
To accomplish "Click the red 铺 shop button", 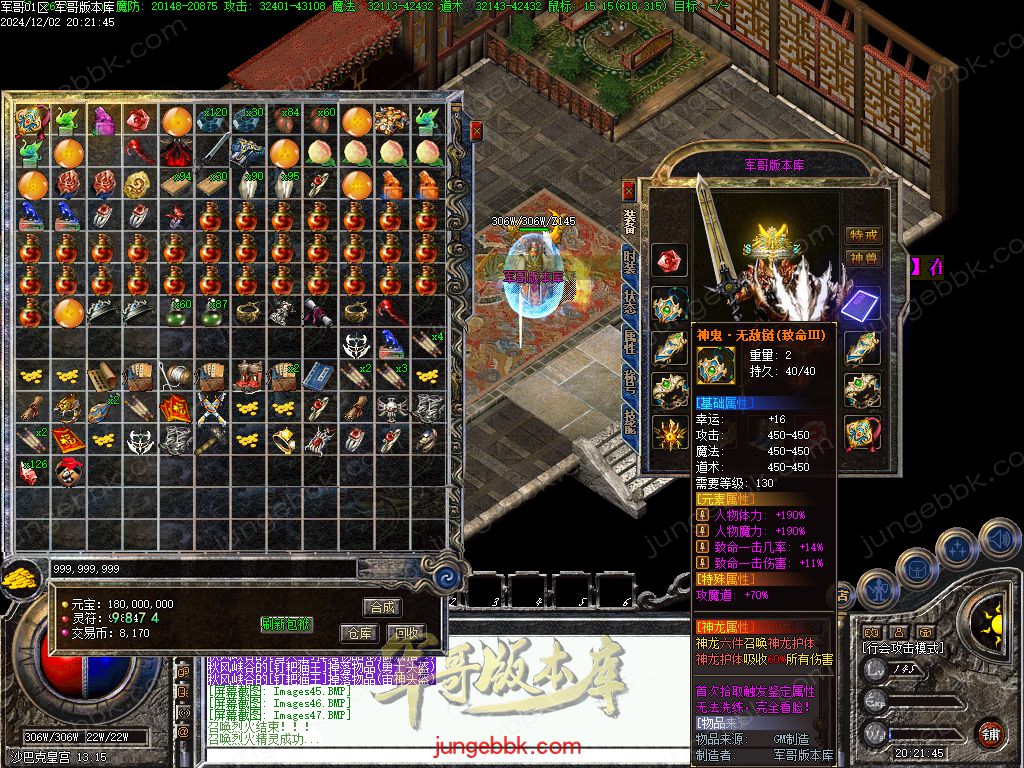I will (989, 734).
